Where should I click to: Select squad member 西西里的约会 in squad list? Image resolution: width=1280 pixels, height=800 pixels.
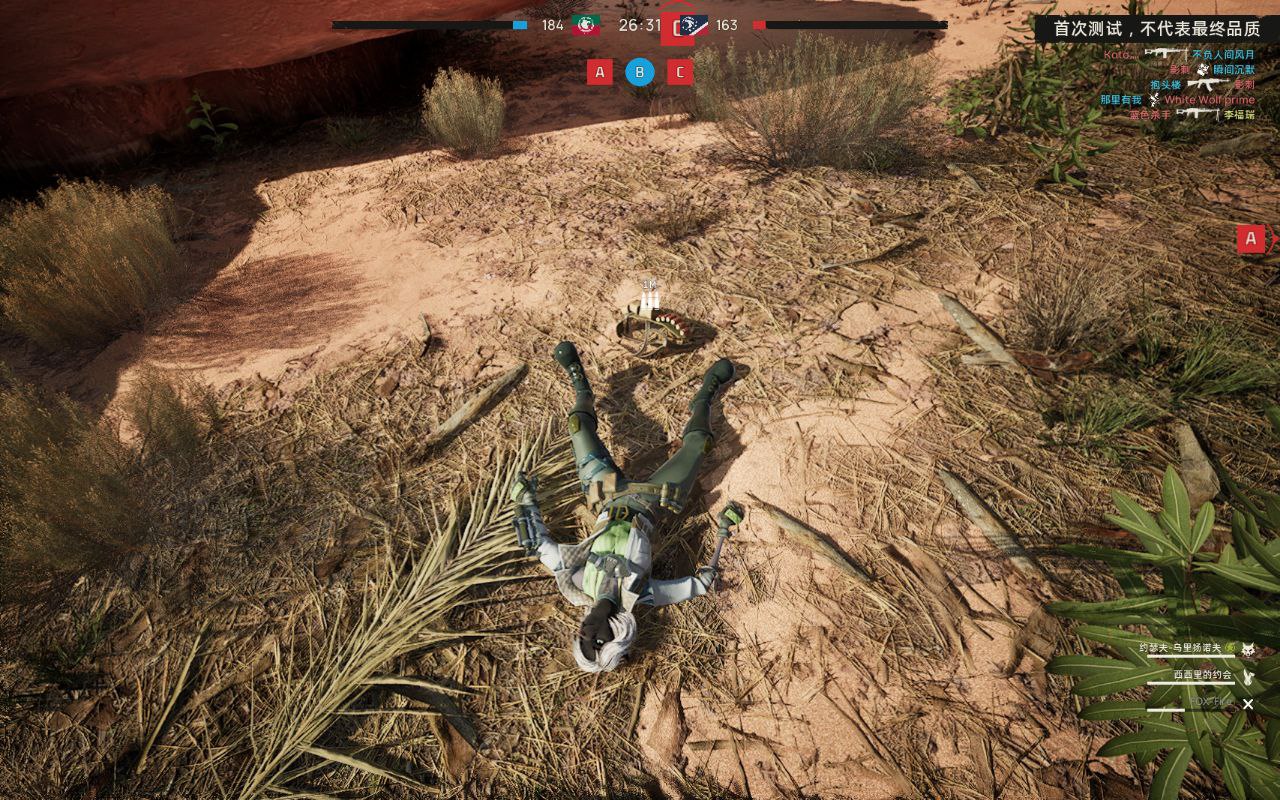(1202, 675)
